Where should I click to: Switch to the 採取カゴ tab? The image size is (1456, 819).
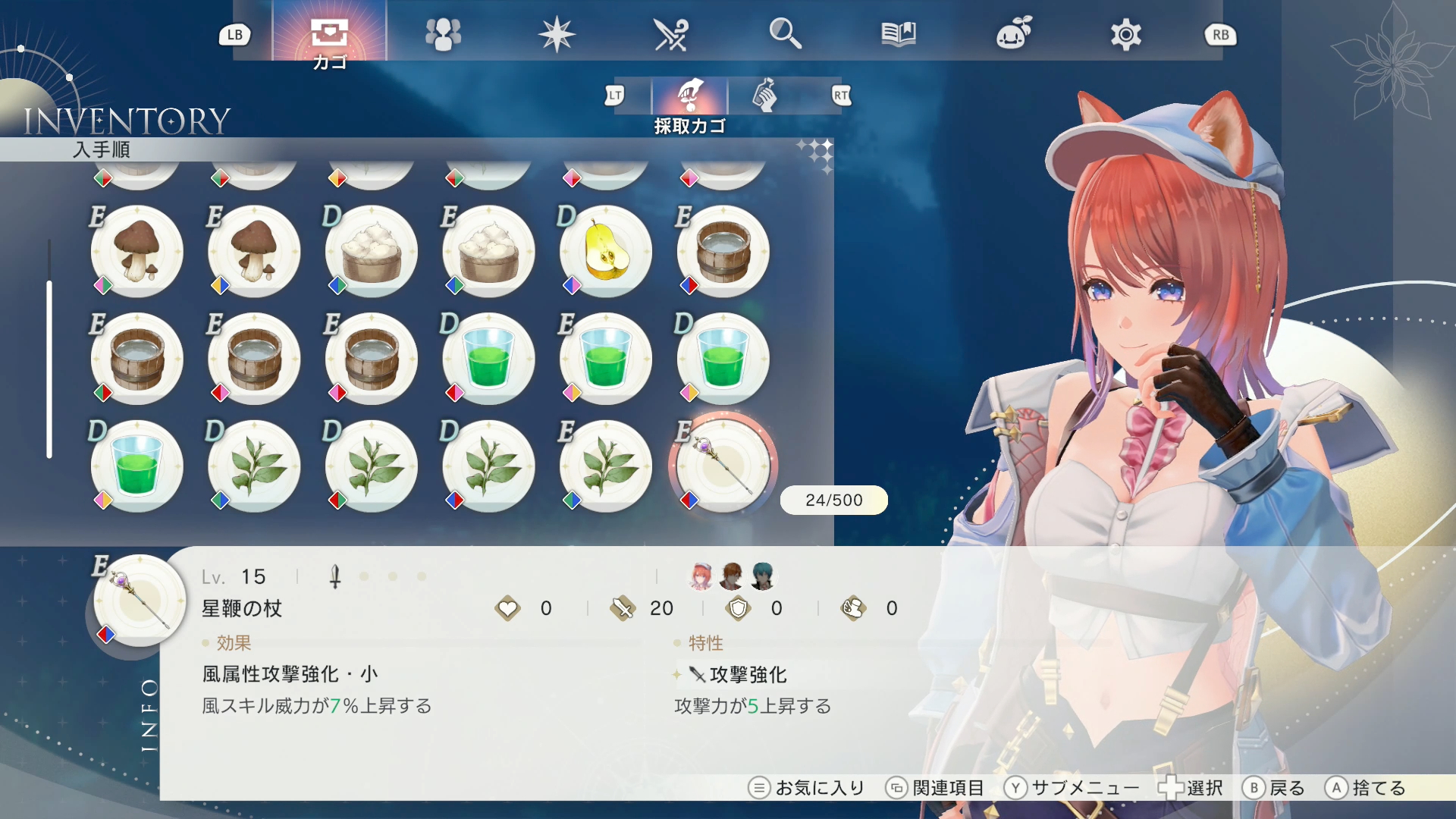click(x=689, y=96)
